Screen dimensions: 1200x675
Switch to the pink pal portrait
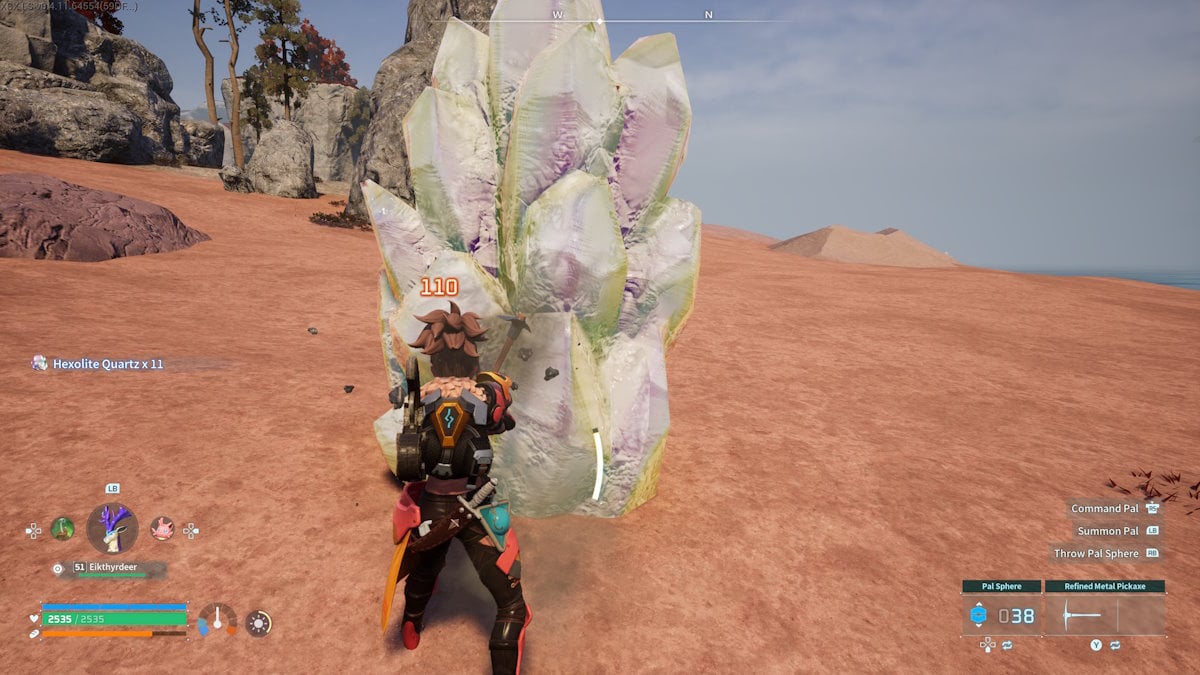[161, 528]
